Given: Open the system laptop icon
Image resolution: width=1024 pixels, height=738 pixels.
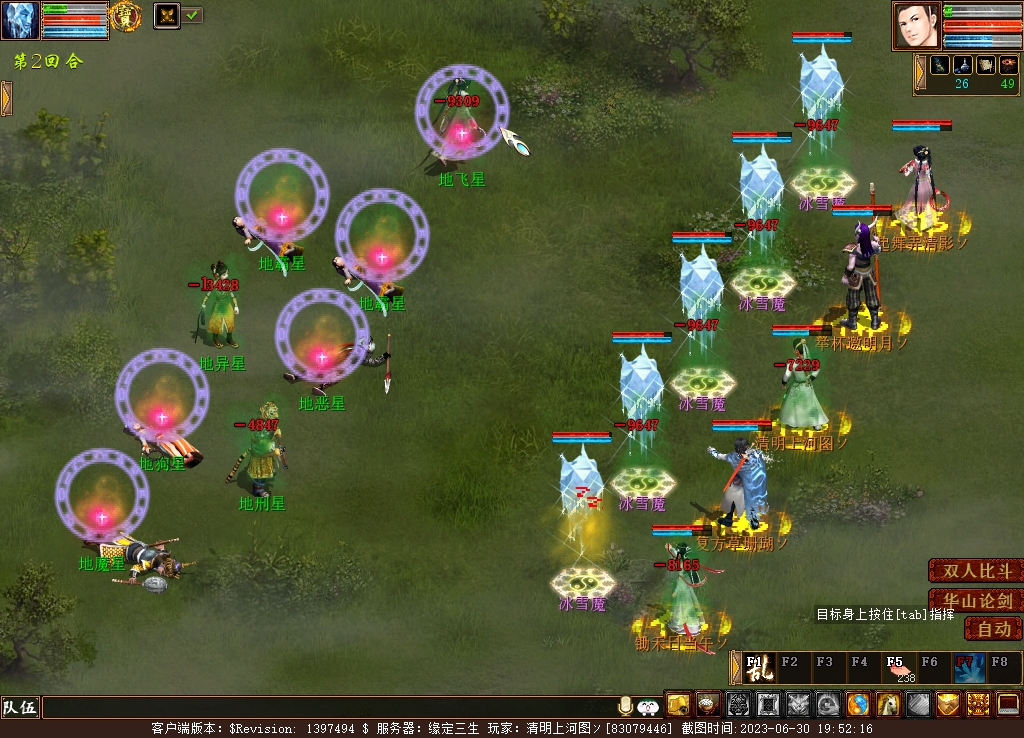Looking at the screenshot, I should [x=1008, y=704].
